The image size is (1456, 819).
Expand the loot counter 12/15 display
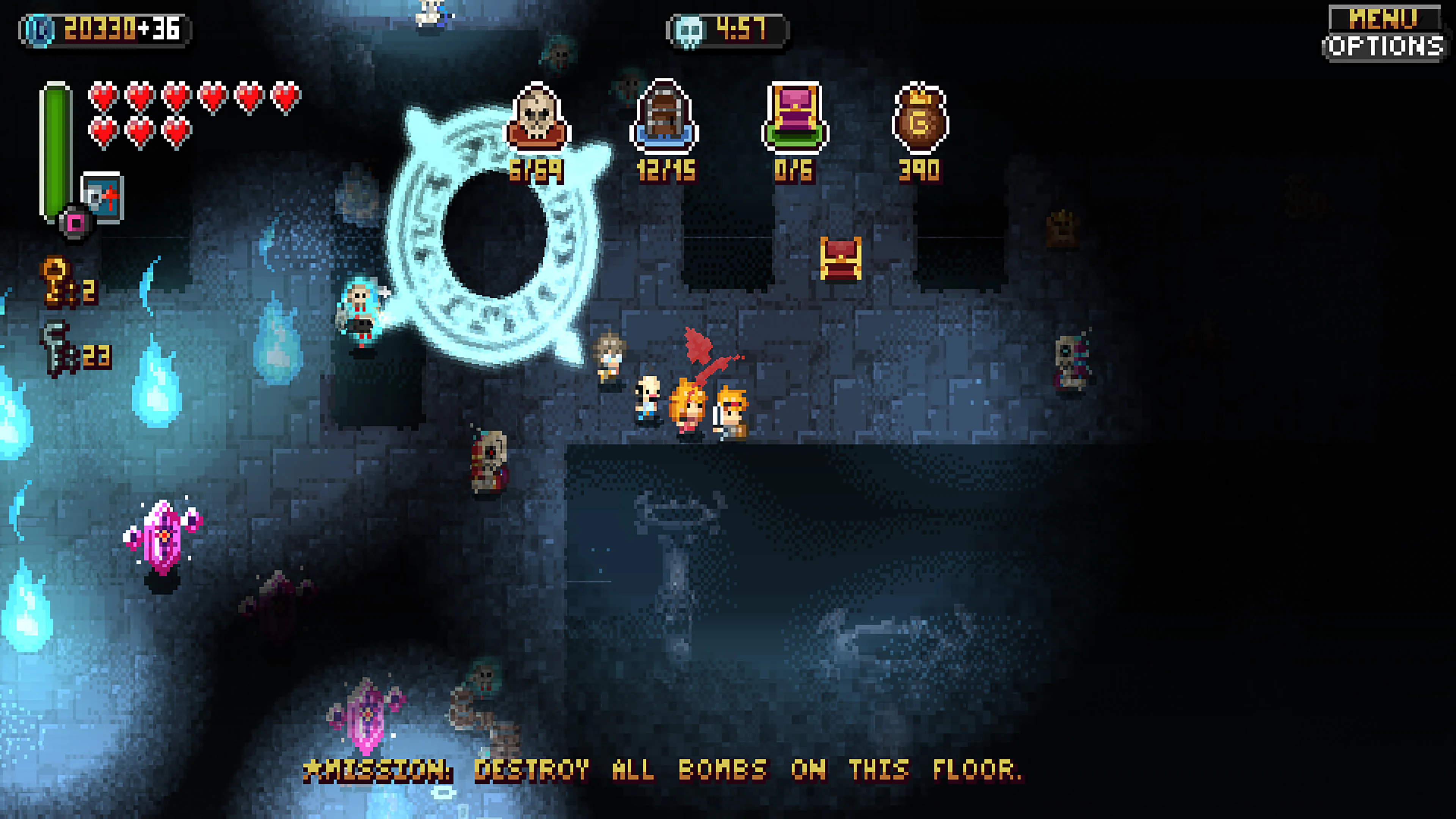pyautogui.click(x=667, y=169)
